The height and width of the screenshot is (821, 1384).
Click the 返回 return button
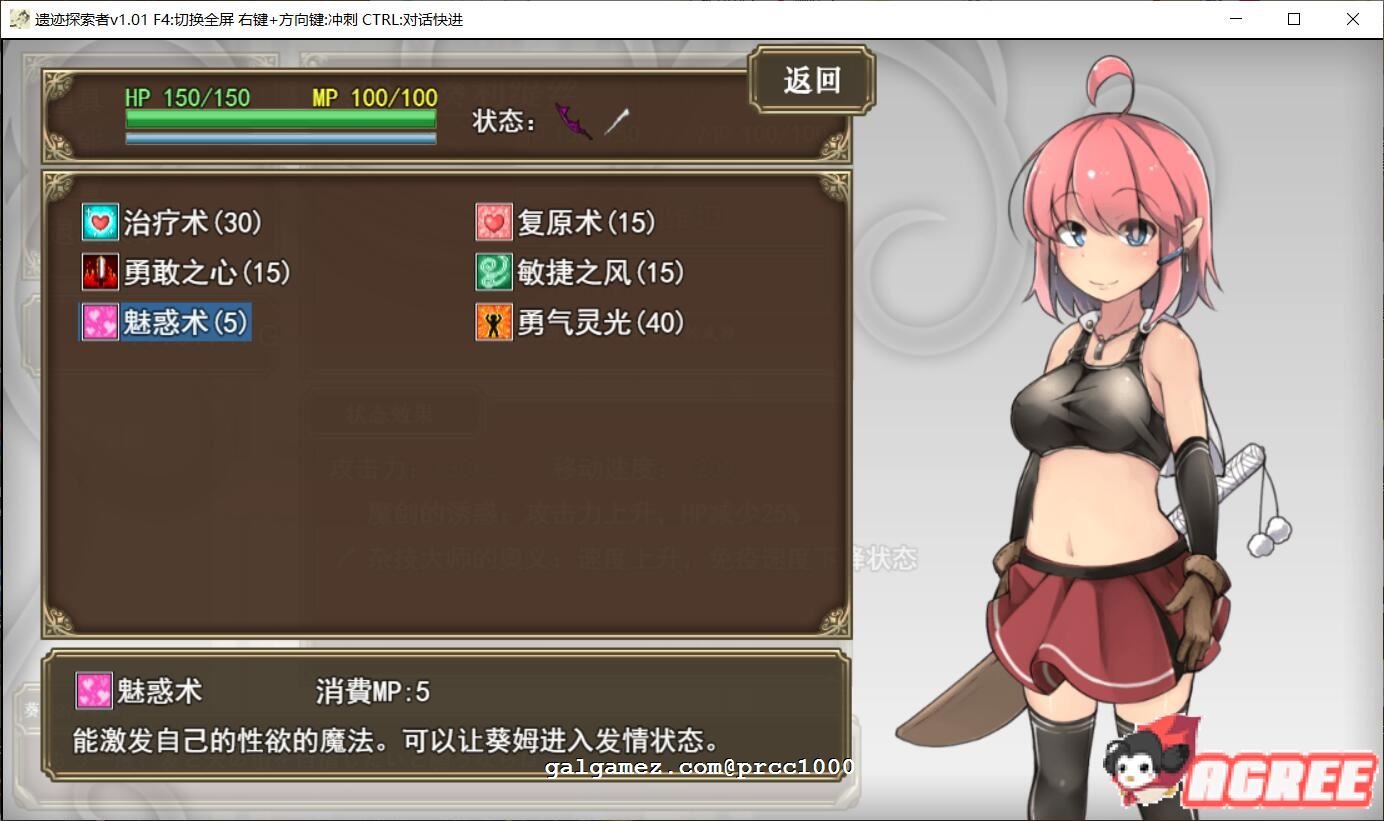point(812,80)
